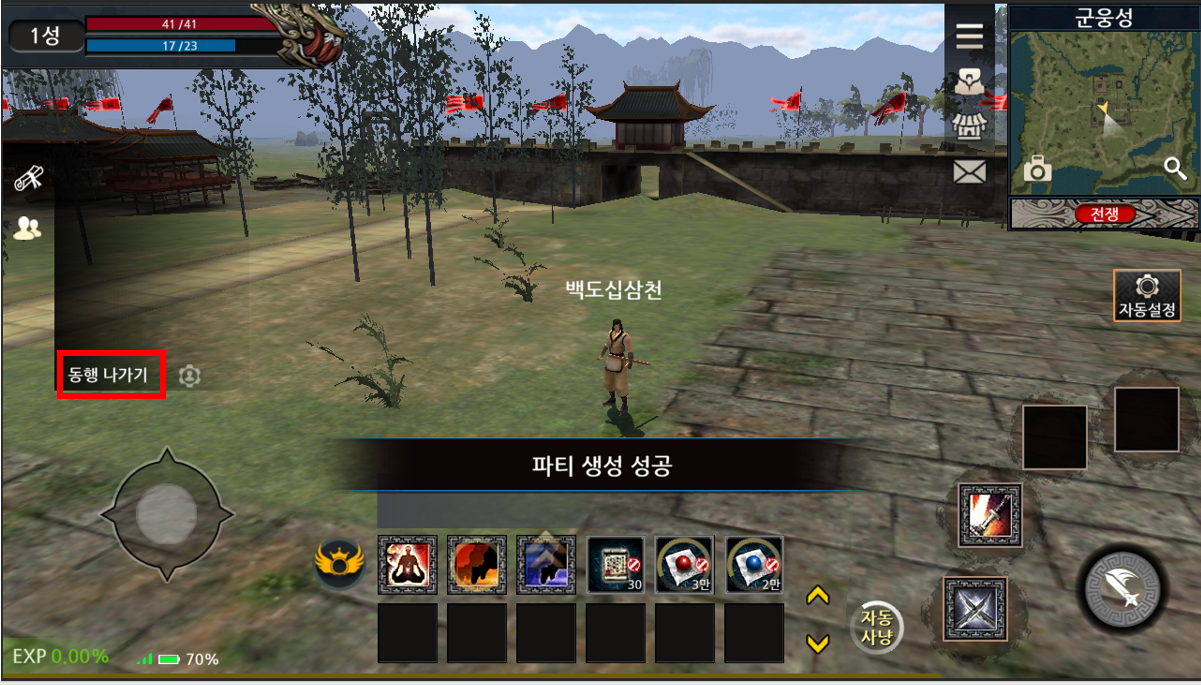
Task: Toggle the red 전쟁 war mode button
Action: click(1104, 214)
